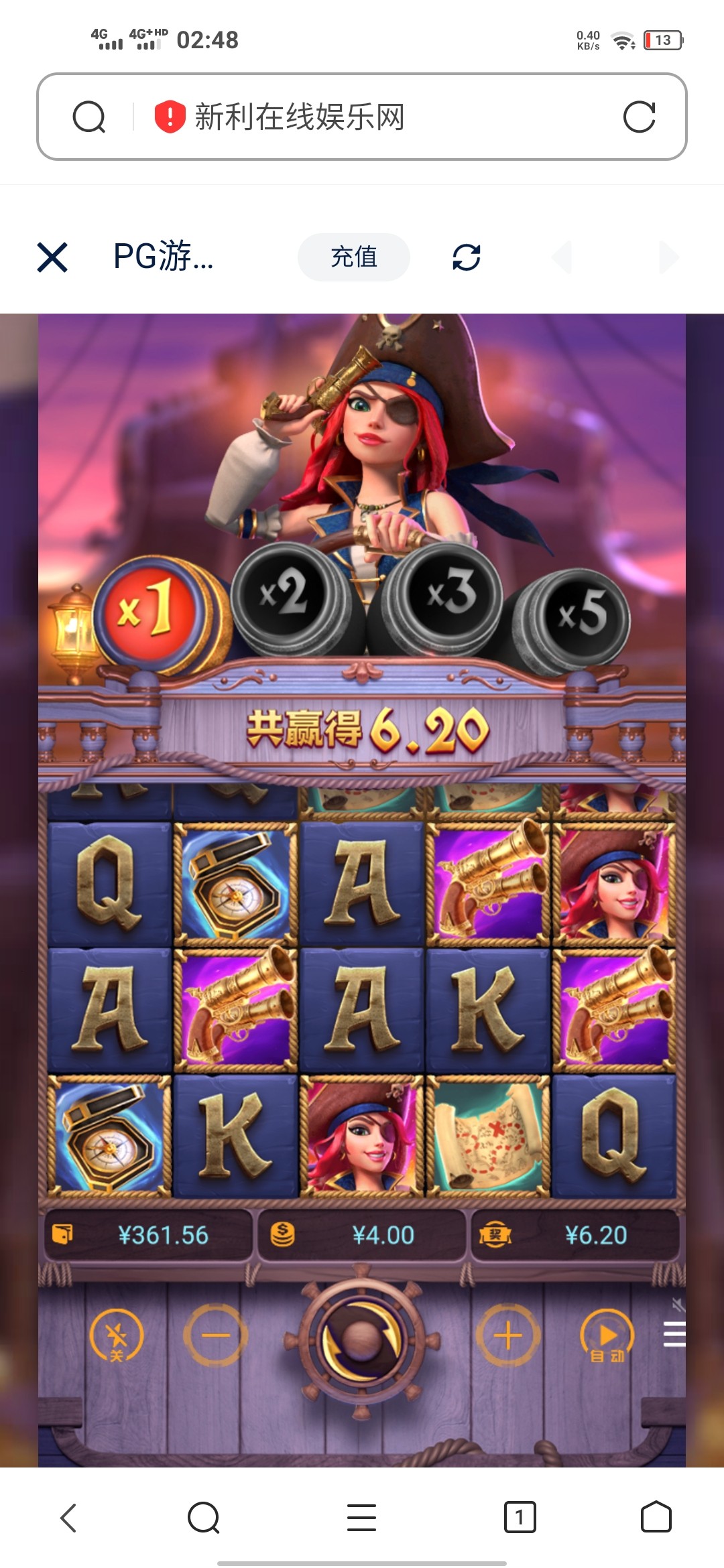Refresh the game with the circular arrows icon

point(467,257)
